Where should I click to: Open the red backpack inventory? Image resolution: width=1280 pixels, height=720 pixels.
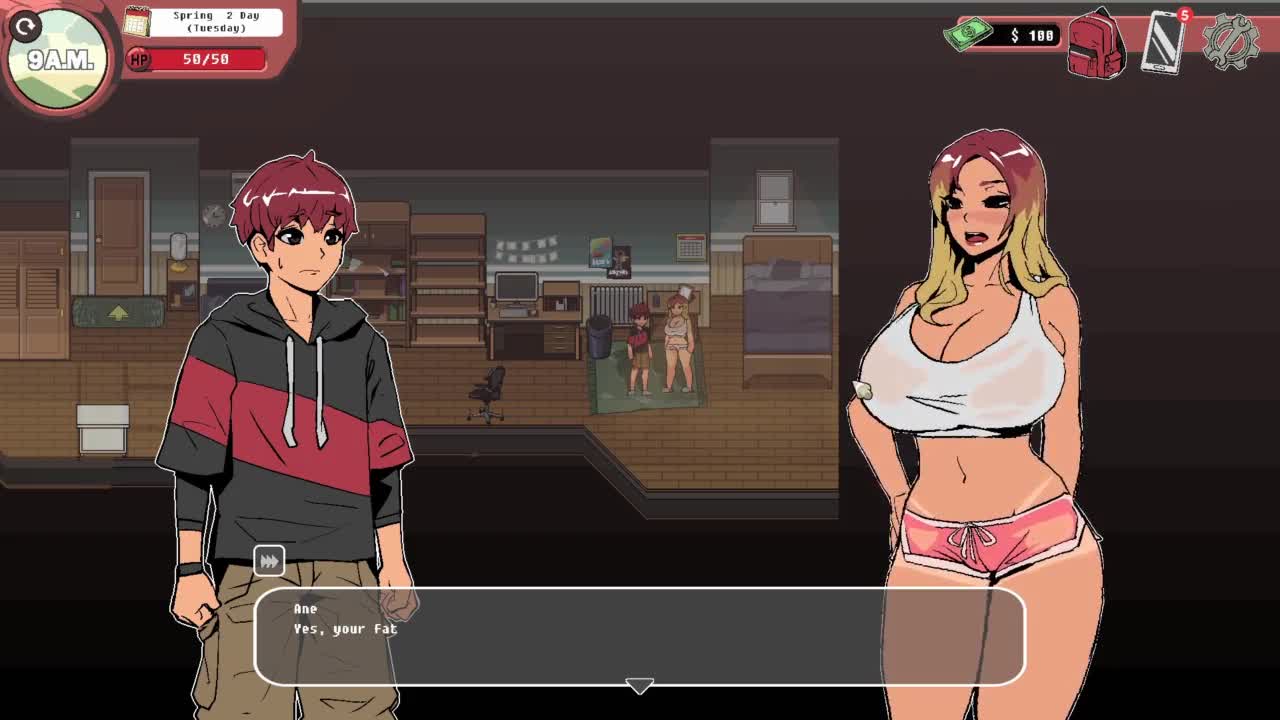(1096, 45)
